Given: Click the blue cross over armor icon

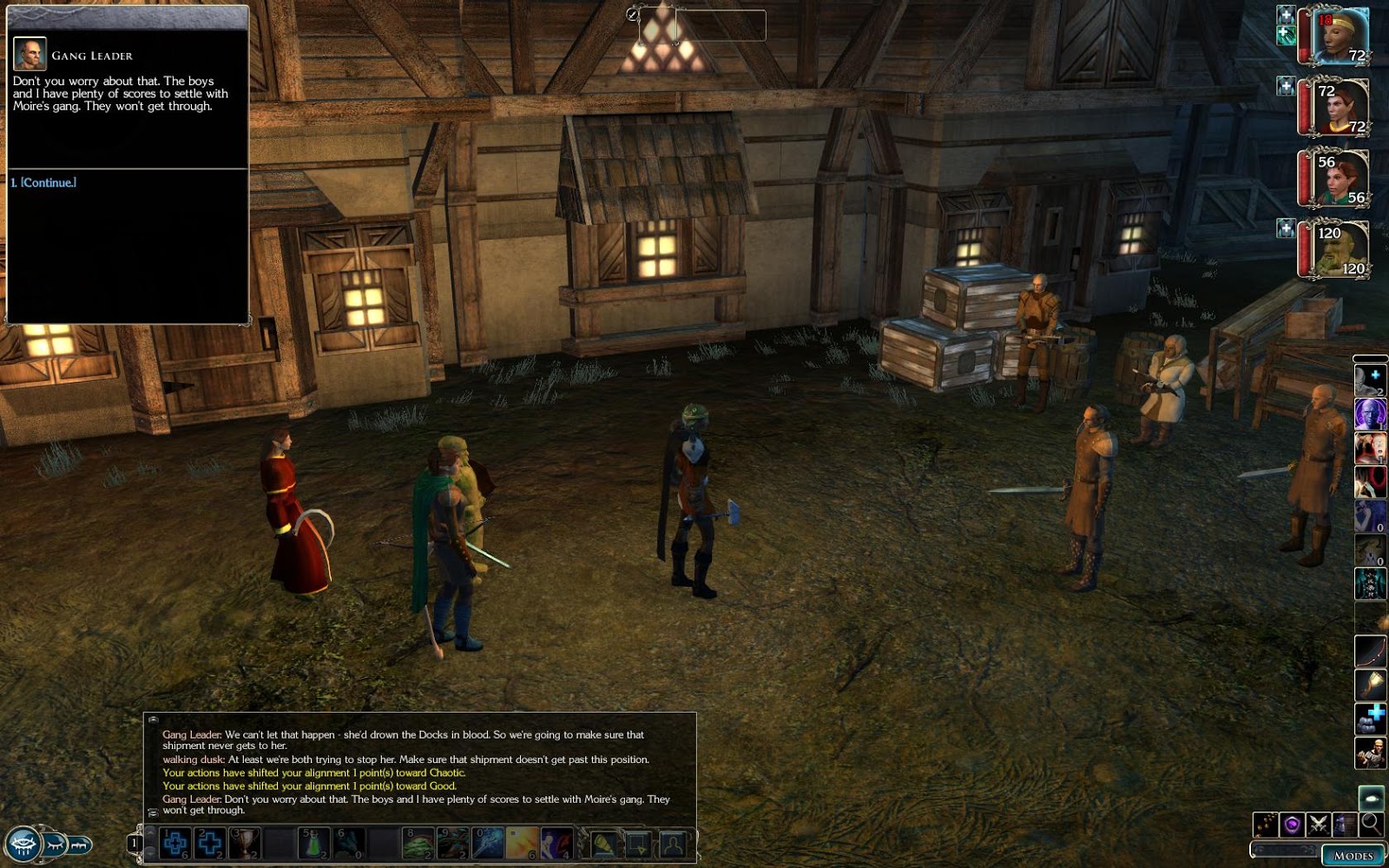Looking at the screenshot, I should (1370, 719).
